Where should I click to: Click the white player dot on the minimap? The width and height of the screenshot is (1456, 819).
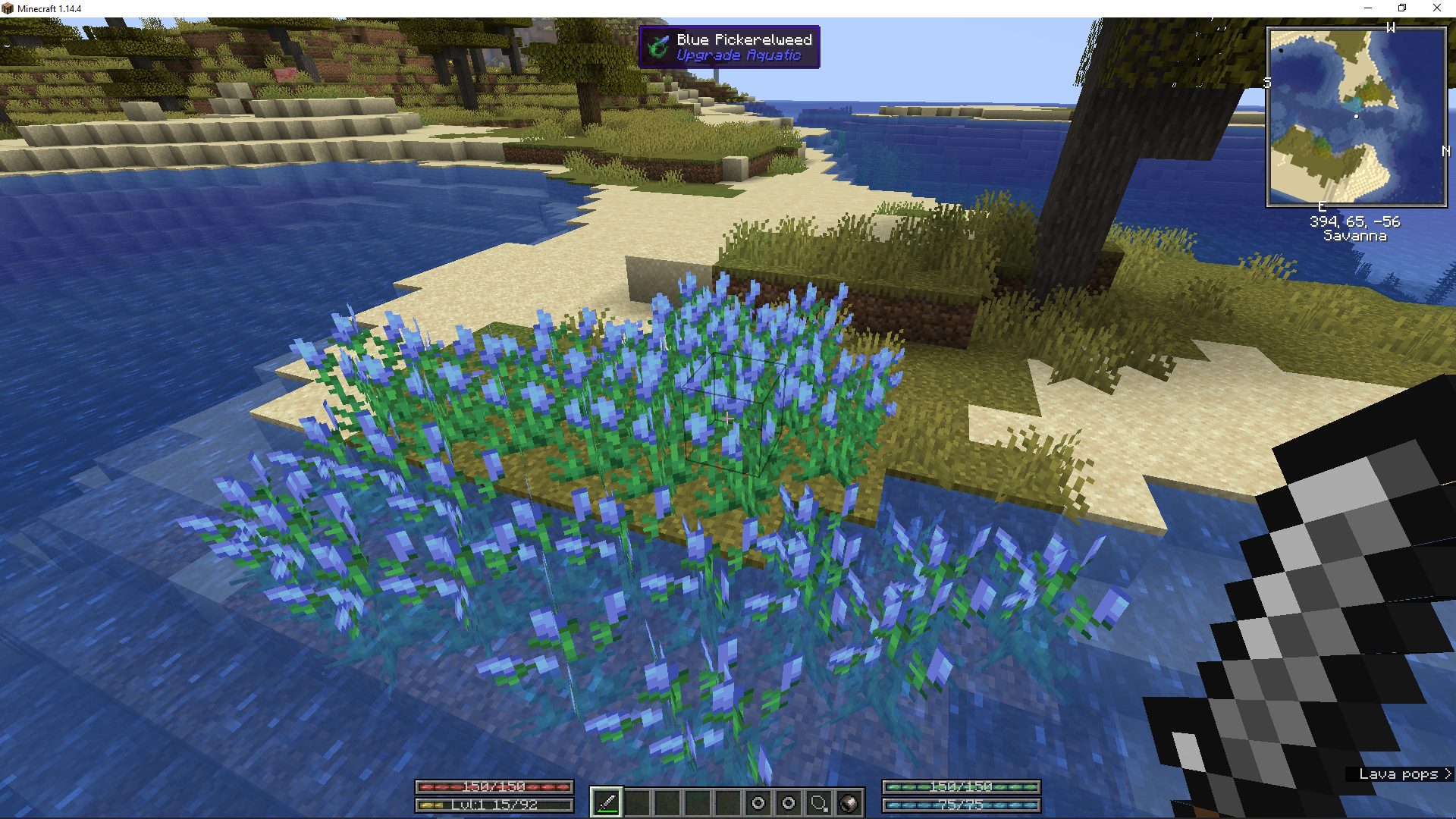coord(1356,117)
